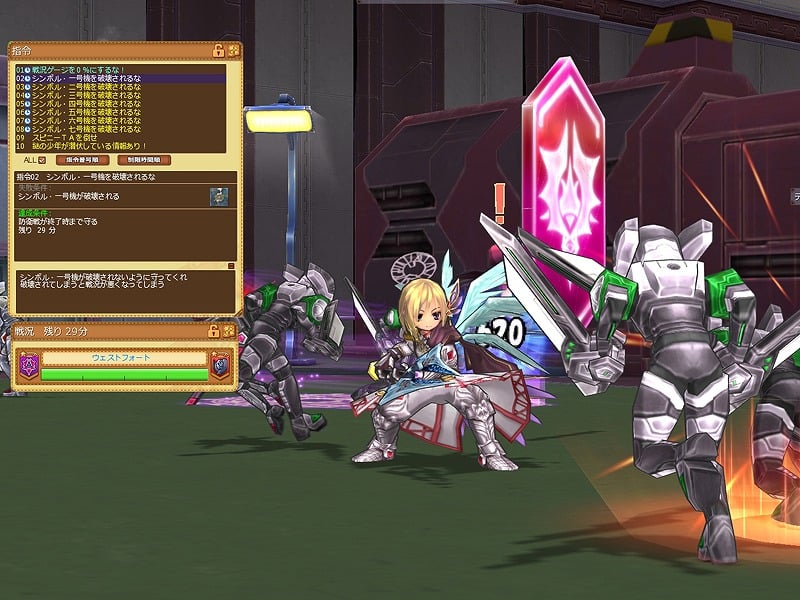Sort commands by time limit order
The height and width of the screenshot is (600, 800).
(143, 160)
